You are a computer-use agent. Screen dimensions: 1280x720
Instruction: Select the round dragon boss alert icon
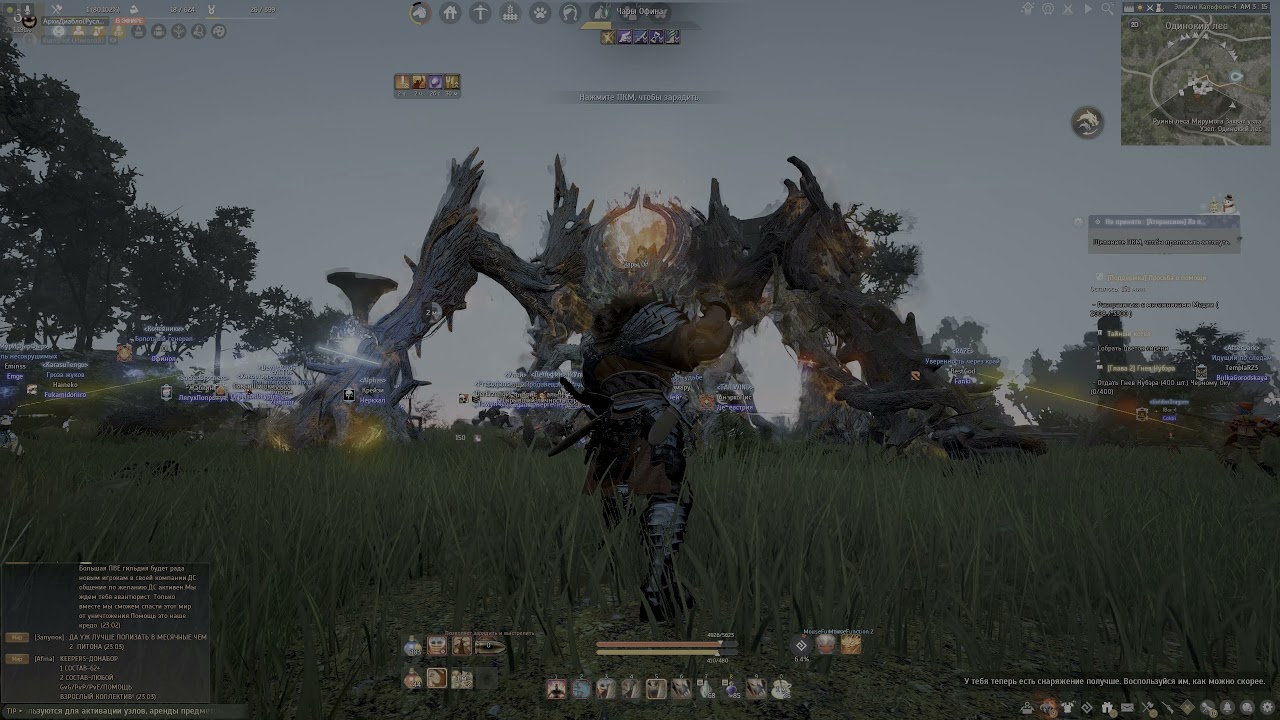click(1087, 122)
